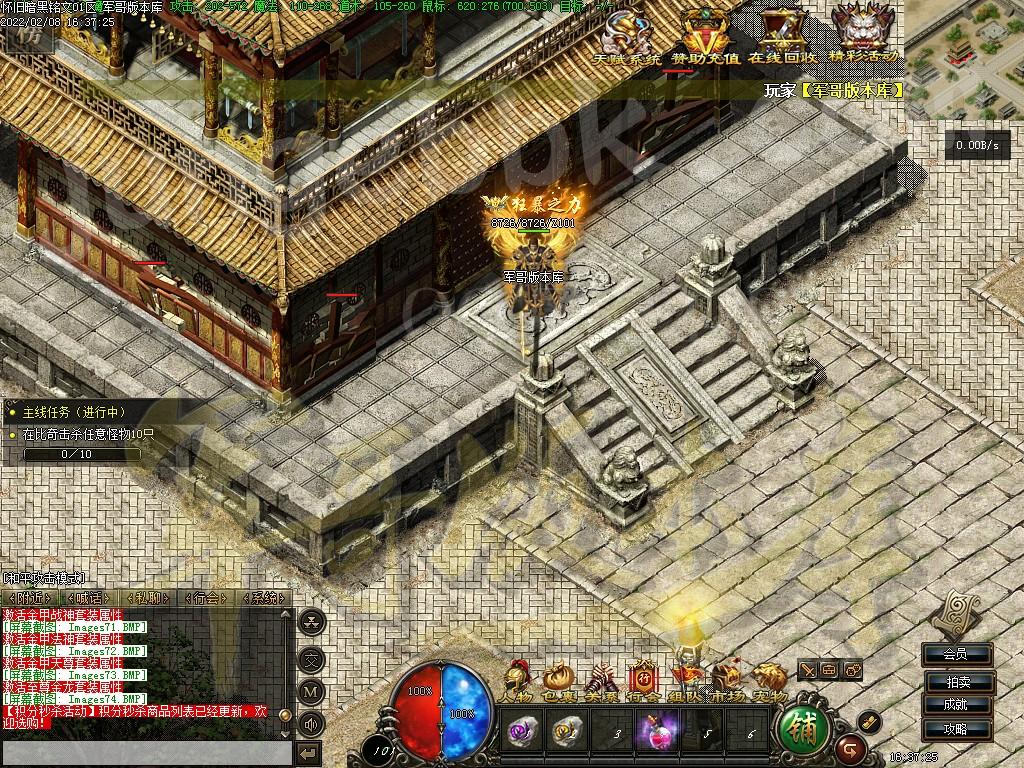The width and height of the screenshot is (1024, 768).
Task: Switch to the 附近 chat tab
Action: [29, 598]
